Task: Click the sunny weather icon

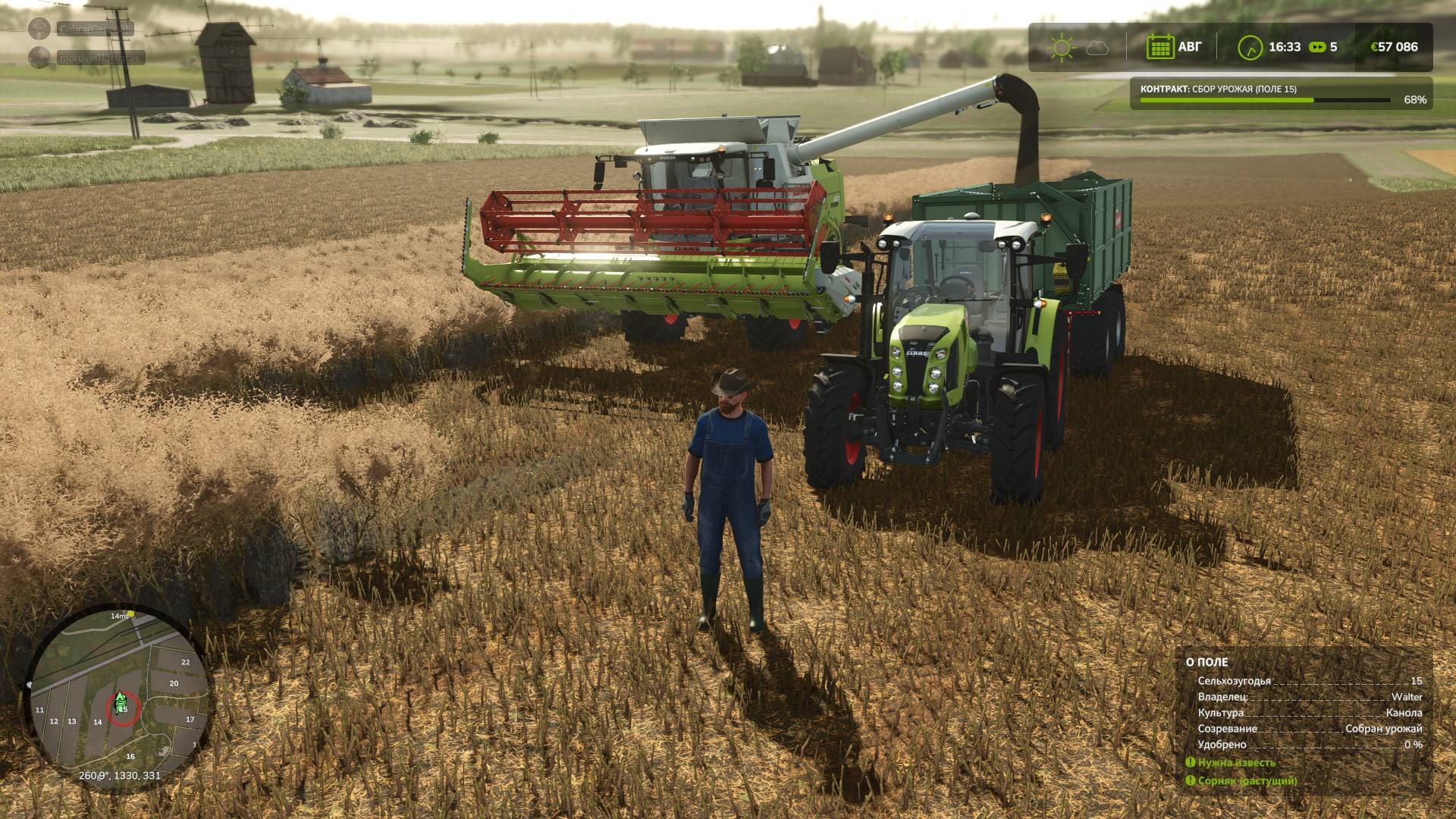Action: (1061, 47)
